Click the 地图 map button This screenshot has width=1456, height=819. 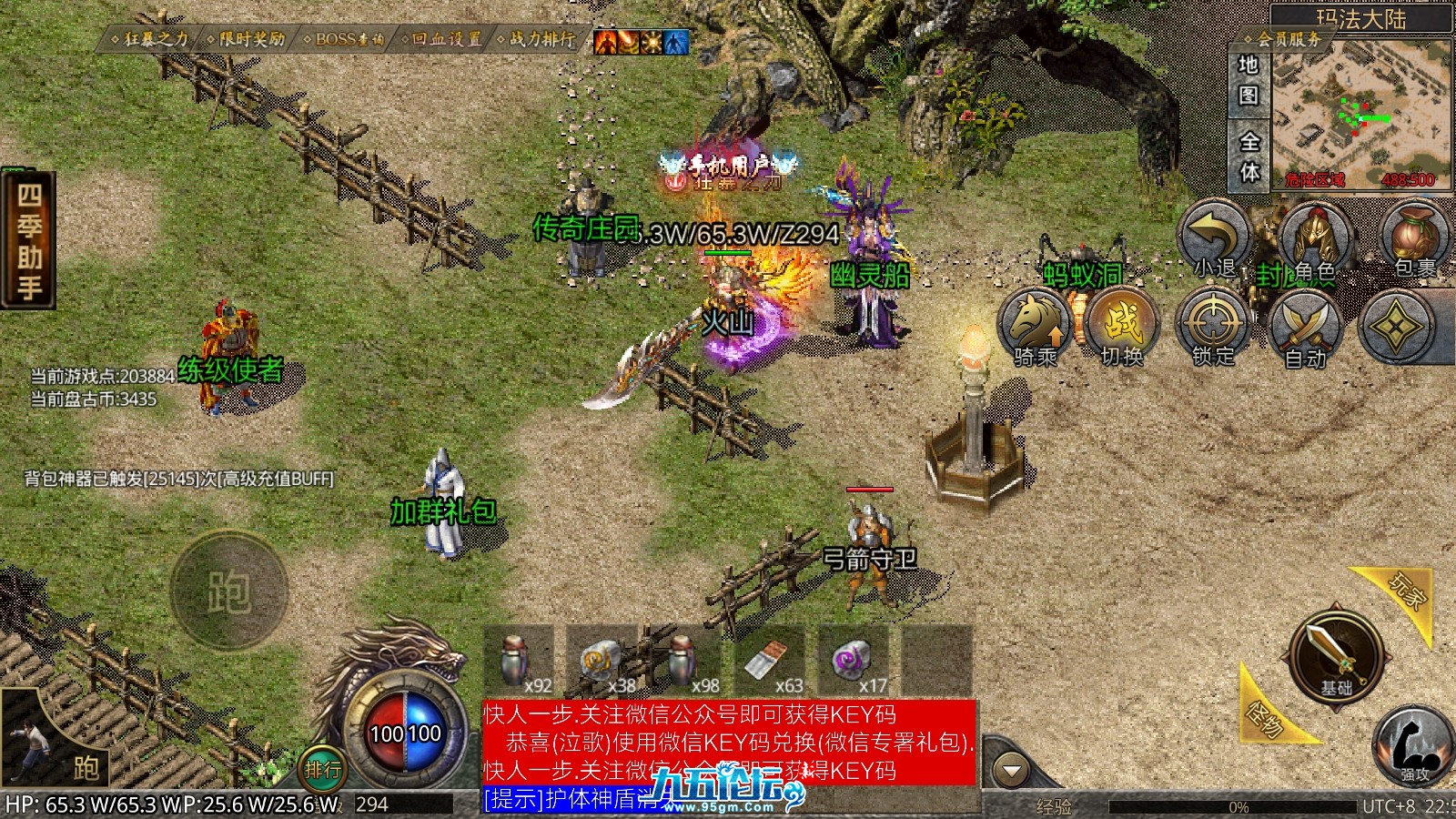click(x=1249, y=80)
